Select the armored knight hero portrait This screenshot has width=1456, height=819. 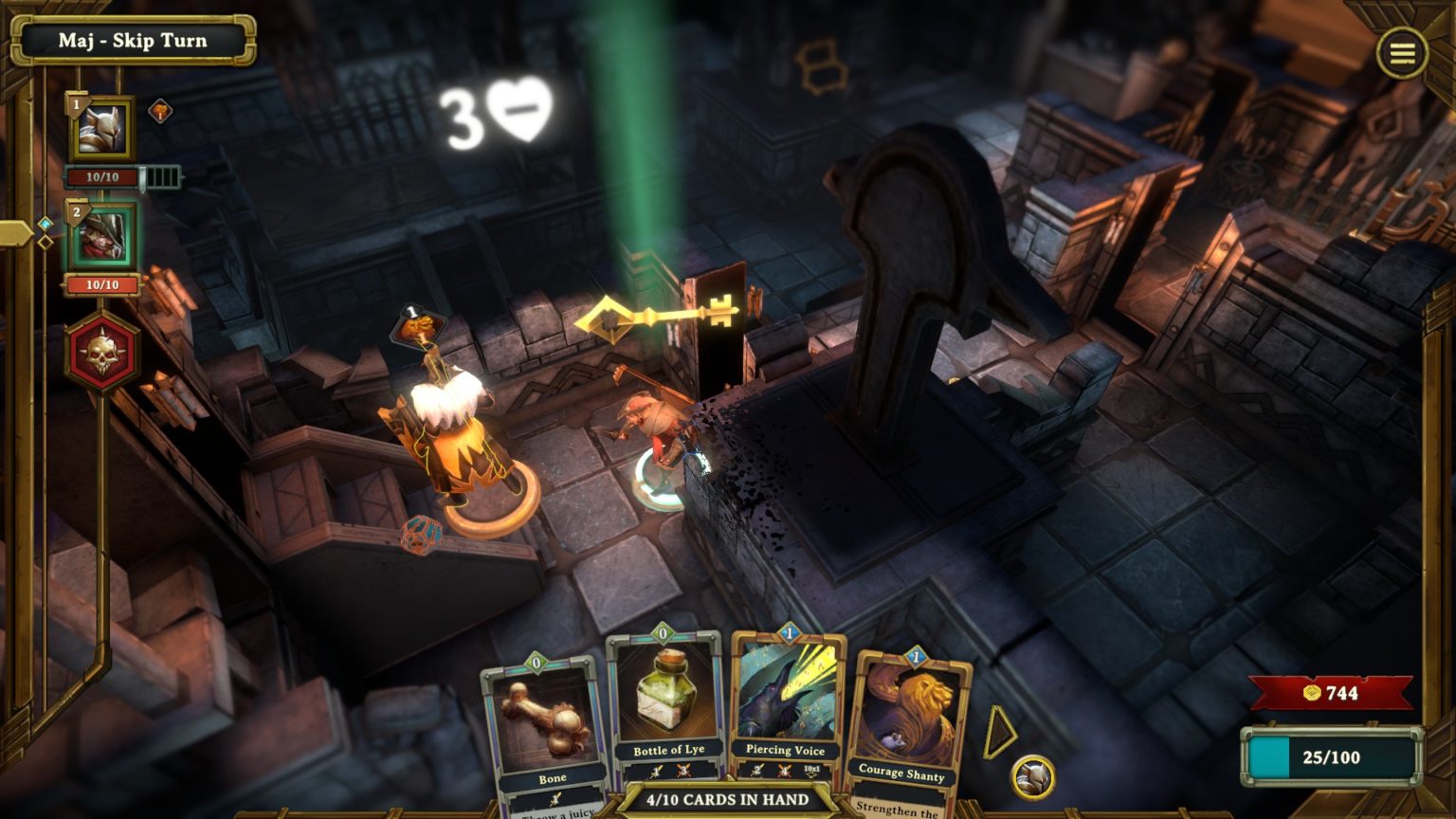pos(102,130)
